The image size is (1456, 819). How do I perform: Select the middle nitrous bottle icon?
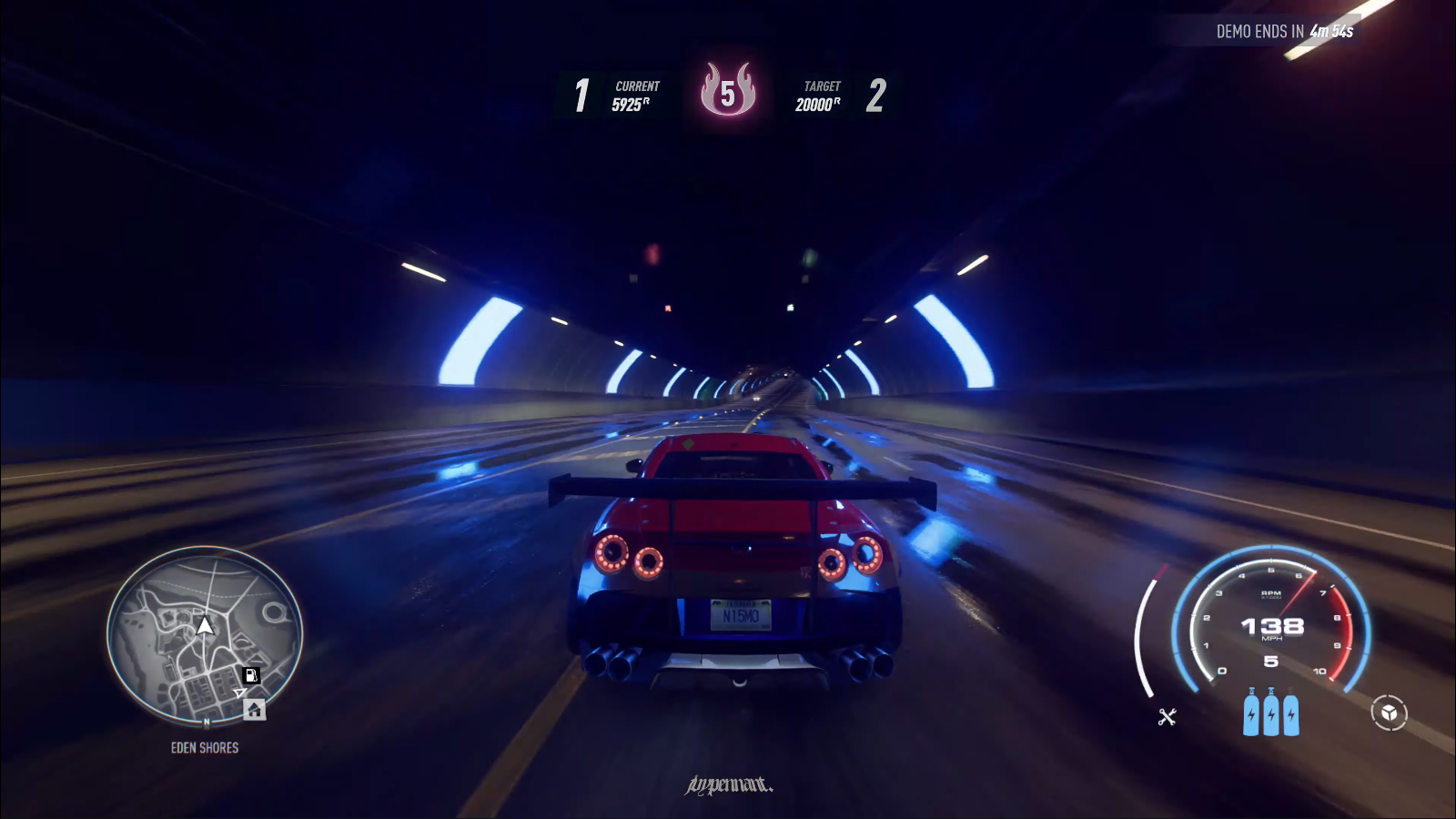click(x=1270, y=714)
